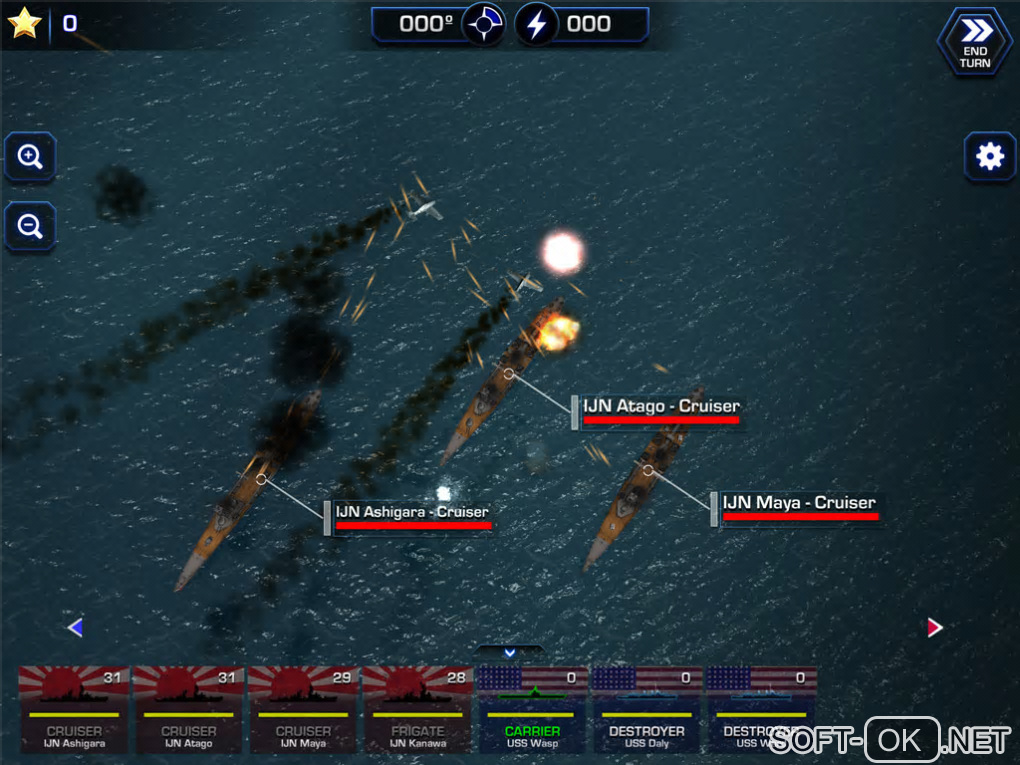Select the IJN Ashigara cruiser card
This screenshot has height=765, width=1020.
(75, 710)
